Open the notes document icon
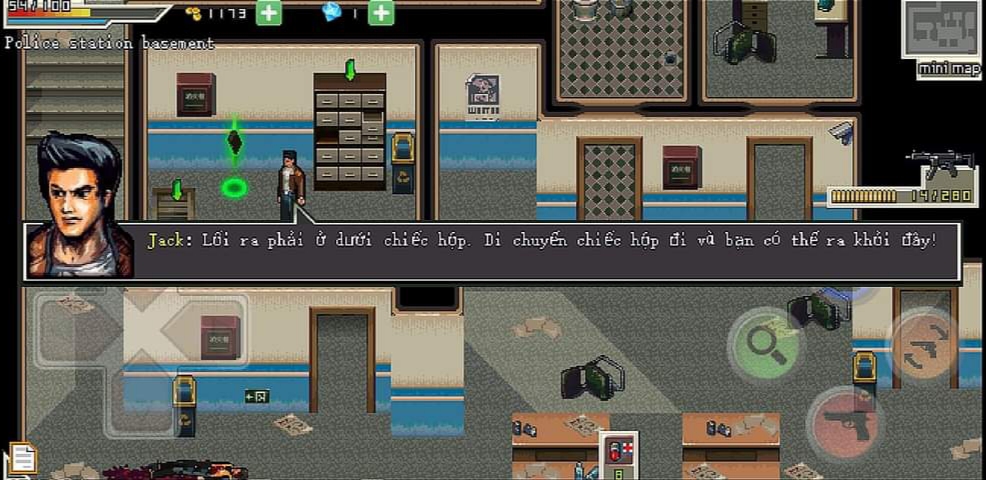Viewport: 986px width, 480px height. 22,458
